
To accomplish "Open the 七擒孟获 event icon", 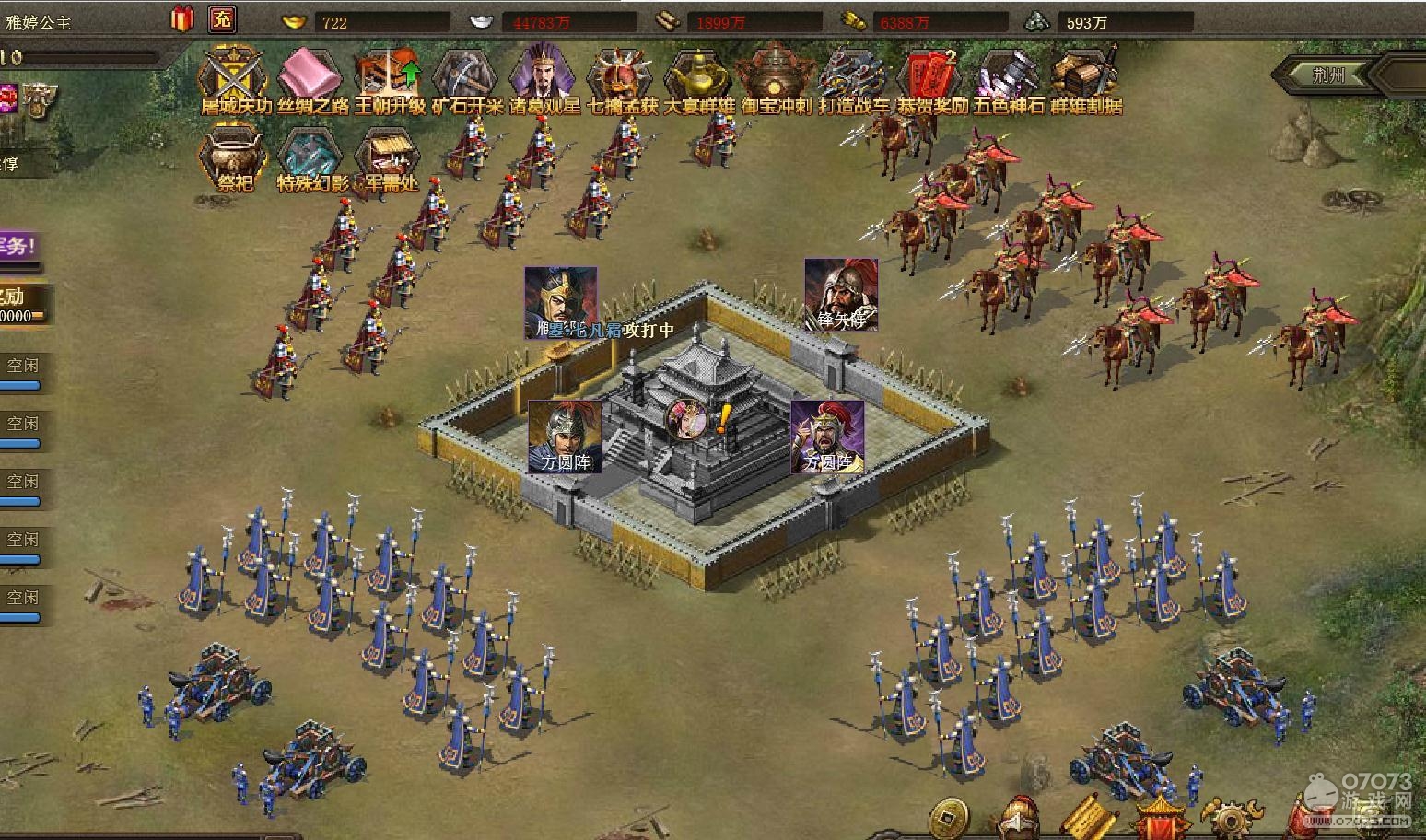I will tap(621, 76).
